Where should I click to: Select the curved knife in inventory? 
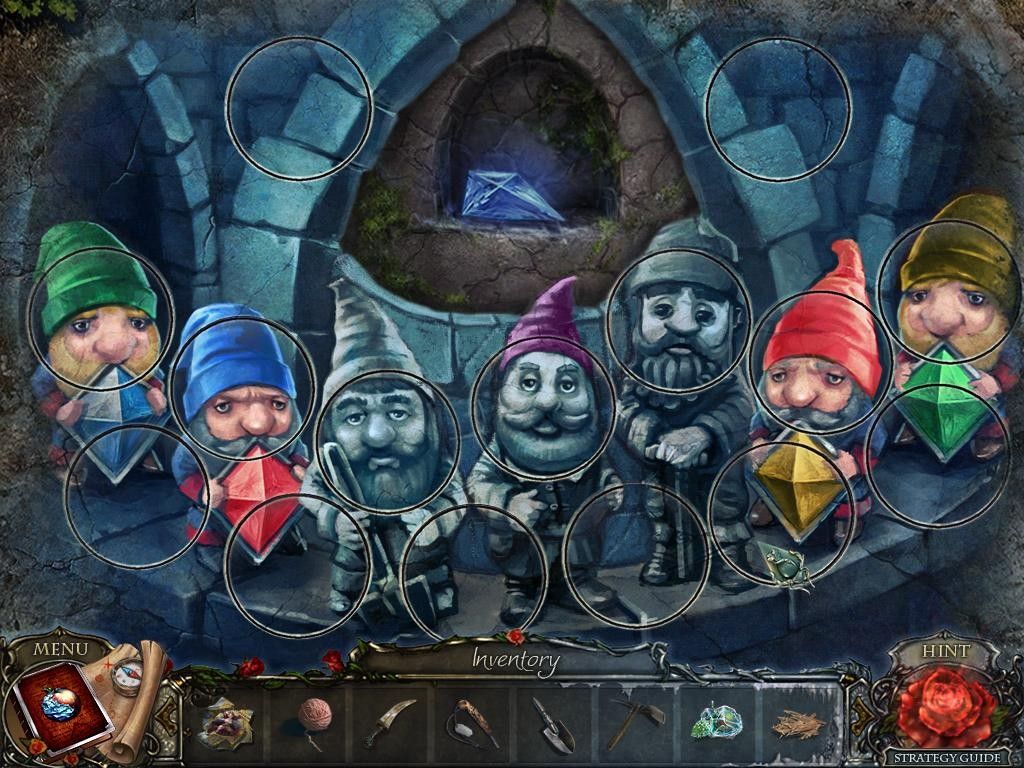(389, 720)
